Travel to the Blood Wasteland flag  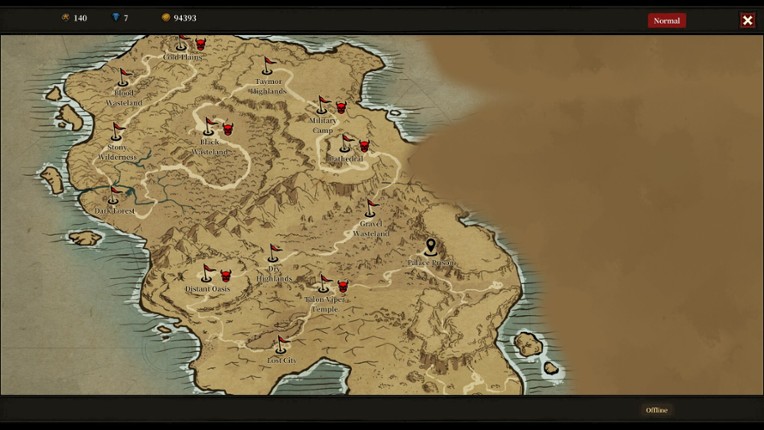pos(124,78)
